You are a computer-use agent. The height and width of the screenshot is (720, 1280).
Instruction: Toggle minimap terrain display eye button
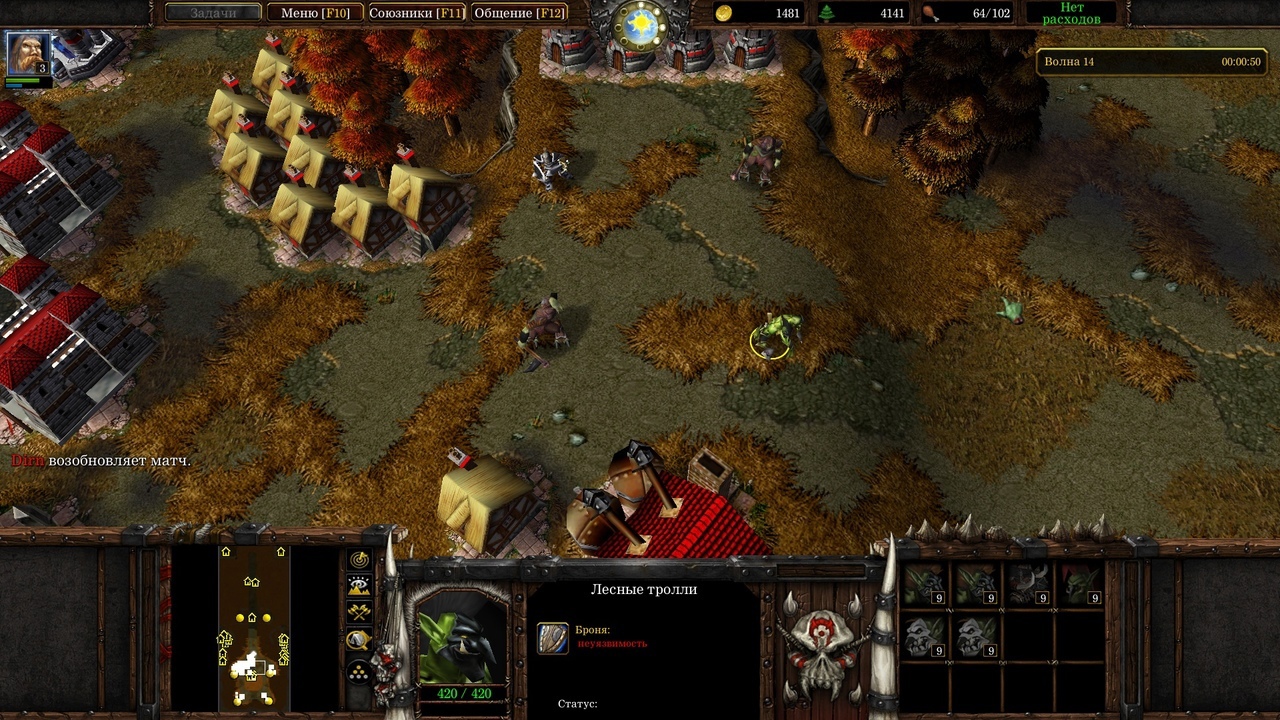(359, 586)
